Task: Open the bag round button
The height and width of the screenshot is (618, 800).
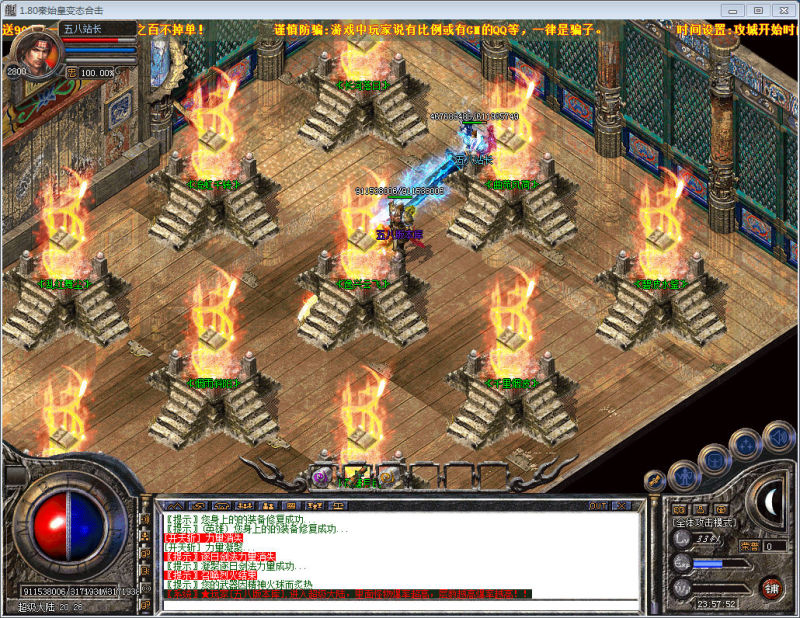Action: (x=714, y=460)
